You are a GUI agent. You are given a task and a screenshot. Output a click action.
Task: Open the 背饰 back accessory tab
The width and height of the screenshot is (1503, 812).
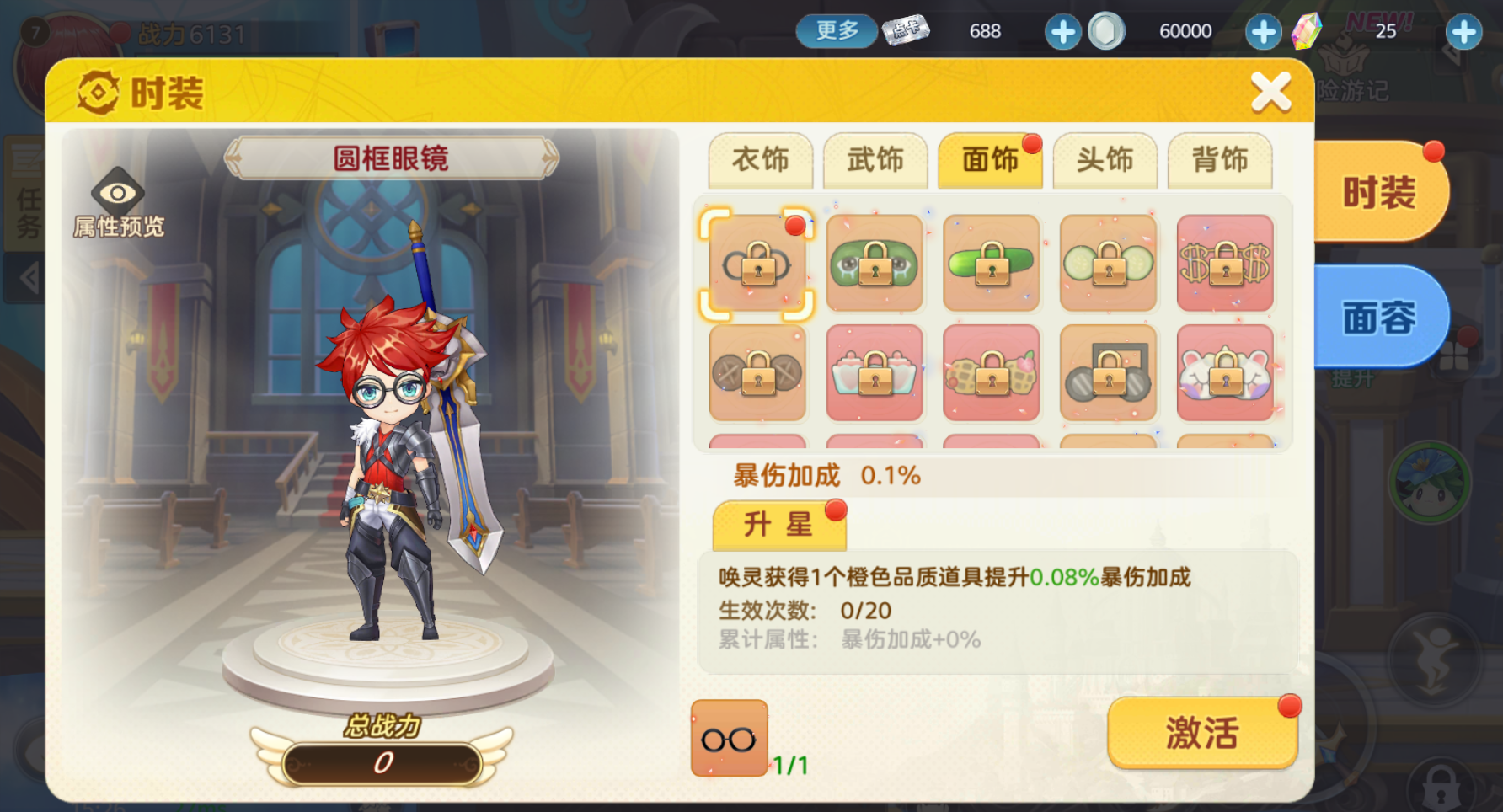[1221, 160]
